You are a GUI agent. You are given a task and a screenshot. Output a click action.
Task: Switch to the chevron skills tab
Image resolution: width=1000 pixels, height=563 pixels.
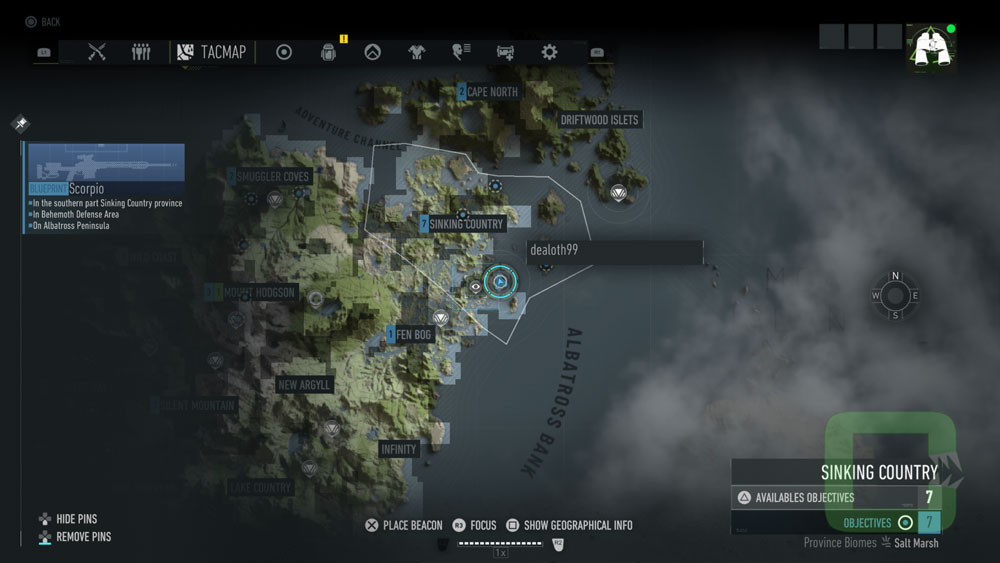tap(372, 52)
